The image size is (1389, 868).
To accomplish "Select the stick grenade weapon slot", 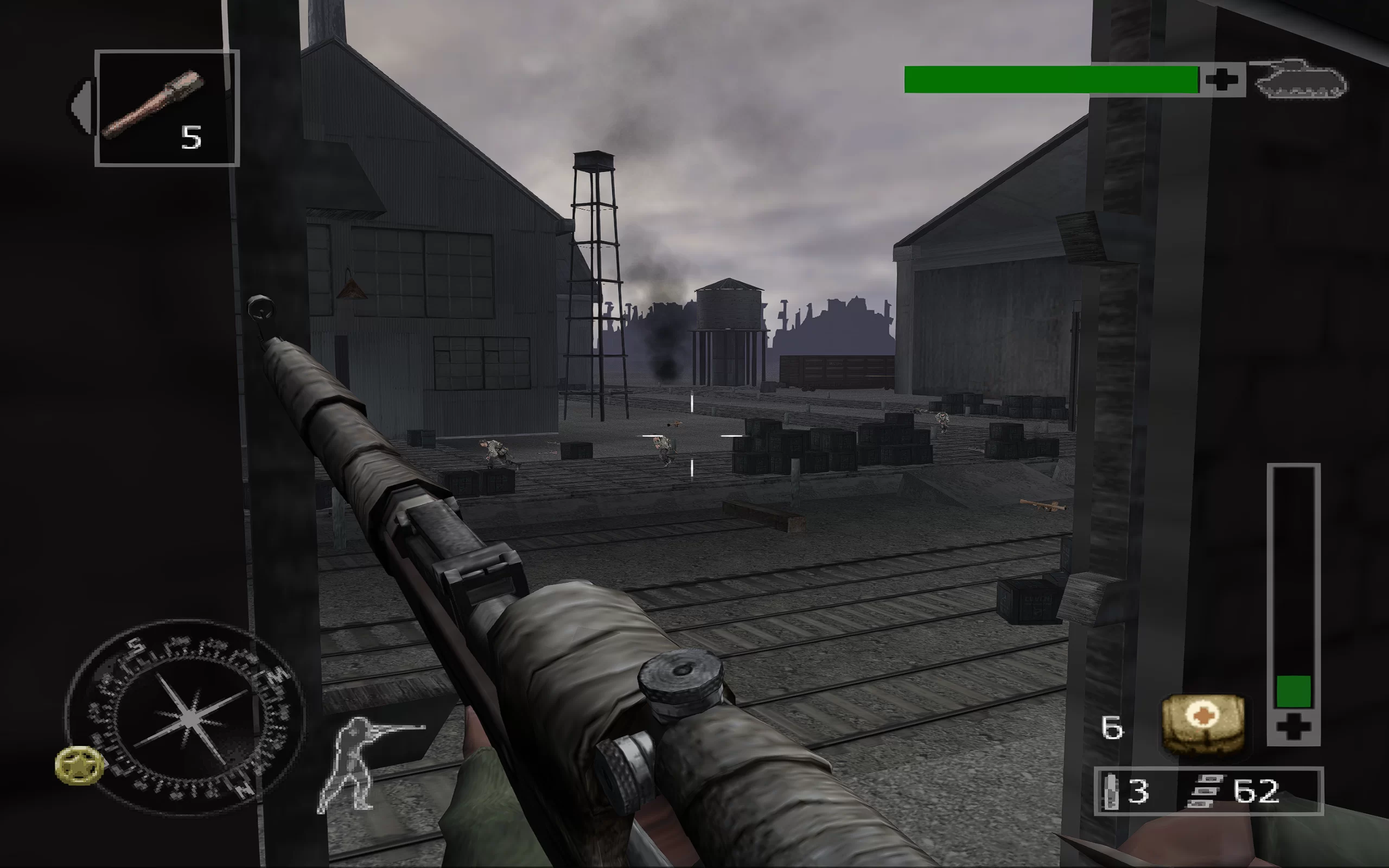I will (x=167, y=108).
